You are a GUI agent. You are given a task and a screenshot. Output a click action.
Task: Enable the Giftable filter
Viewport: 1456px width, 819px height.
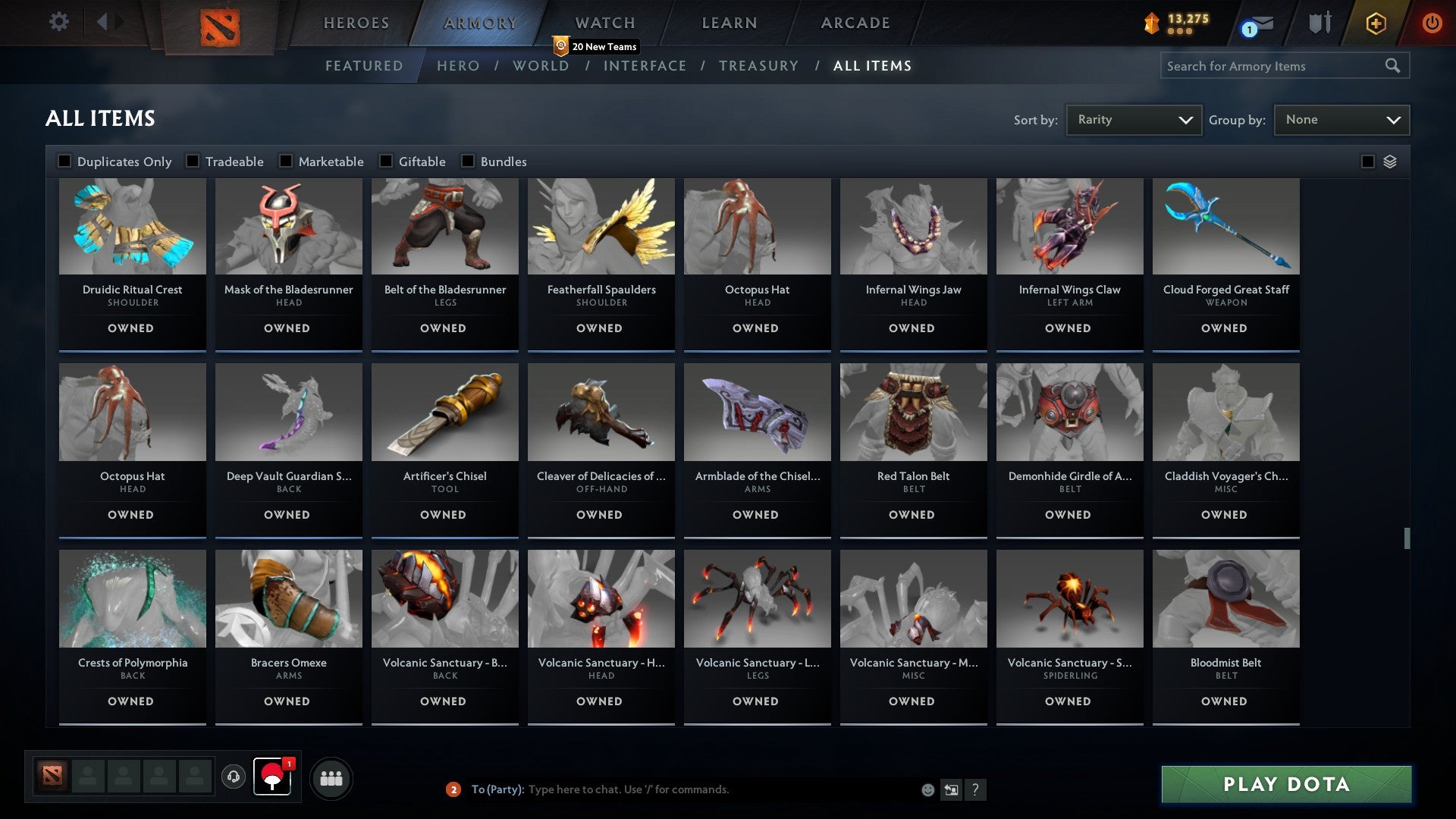coord(387,161)
